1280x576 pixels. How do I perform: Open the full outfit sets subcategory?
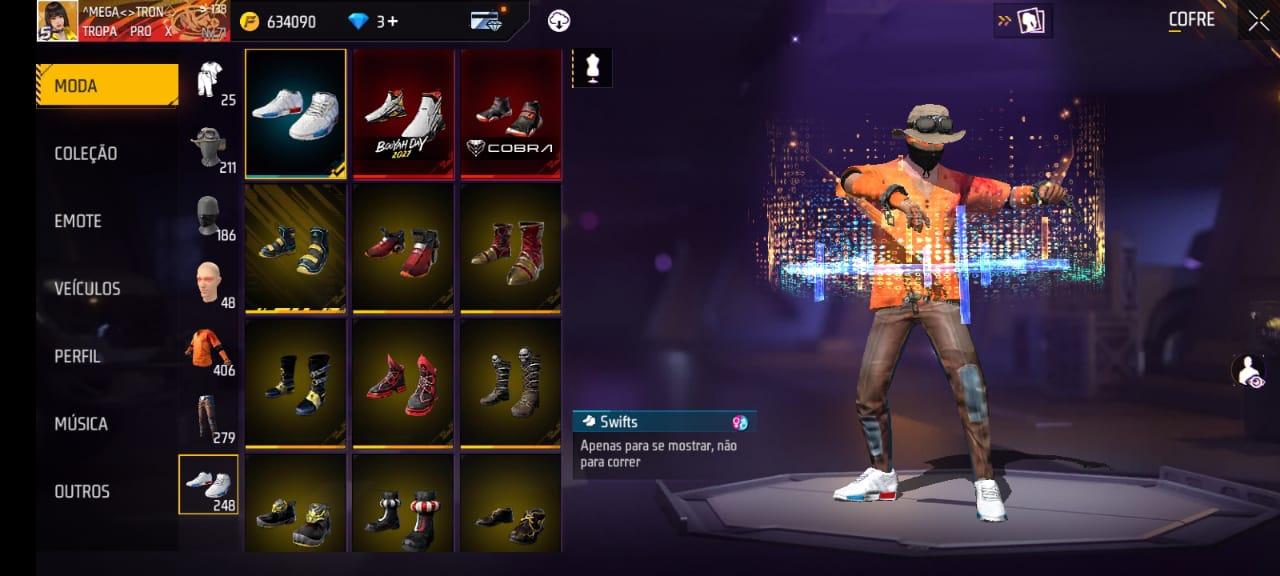click(x=209, y=81)
